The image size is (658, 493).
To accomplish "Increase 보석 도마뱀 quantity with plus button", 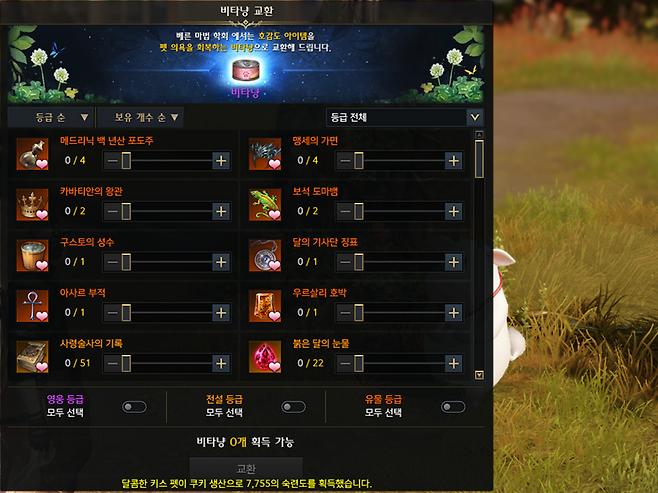I will [x=453, y=211].
